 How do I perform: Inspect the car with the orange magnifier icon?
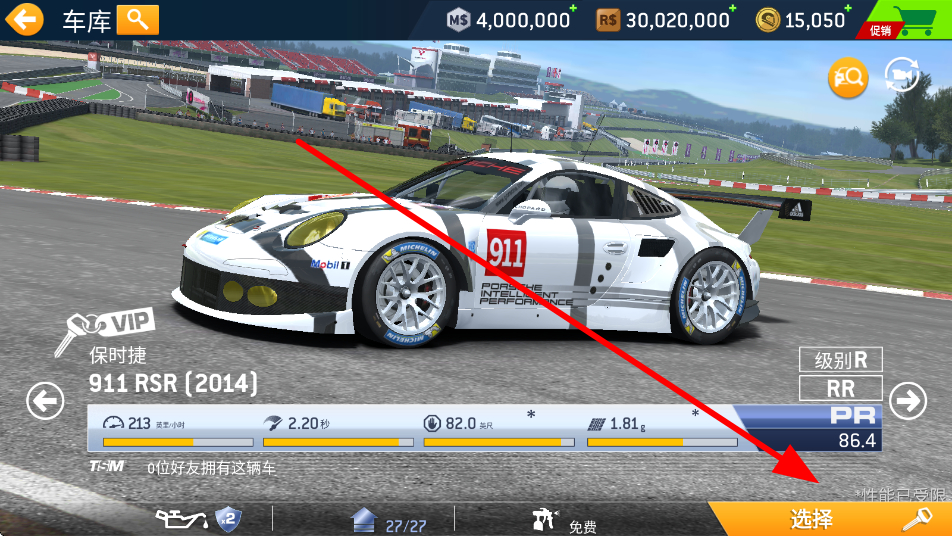click(x=847, y=78)
